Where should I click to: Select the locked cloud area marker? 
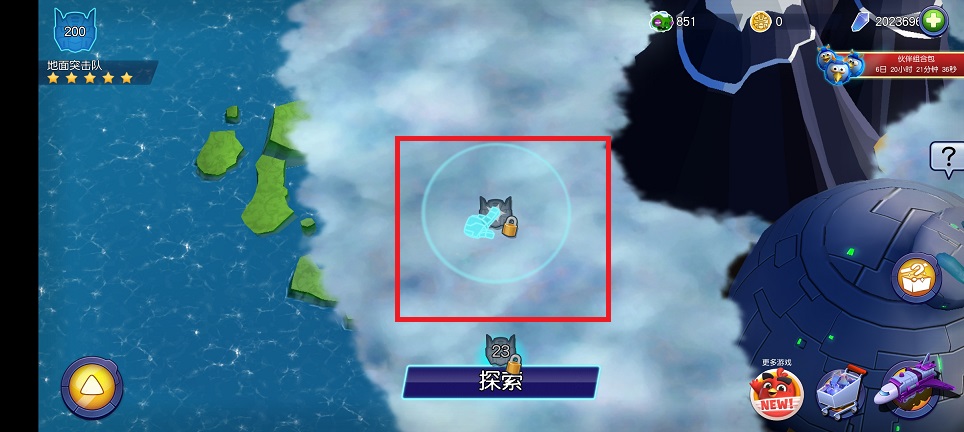click(x=495, y=218)
